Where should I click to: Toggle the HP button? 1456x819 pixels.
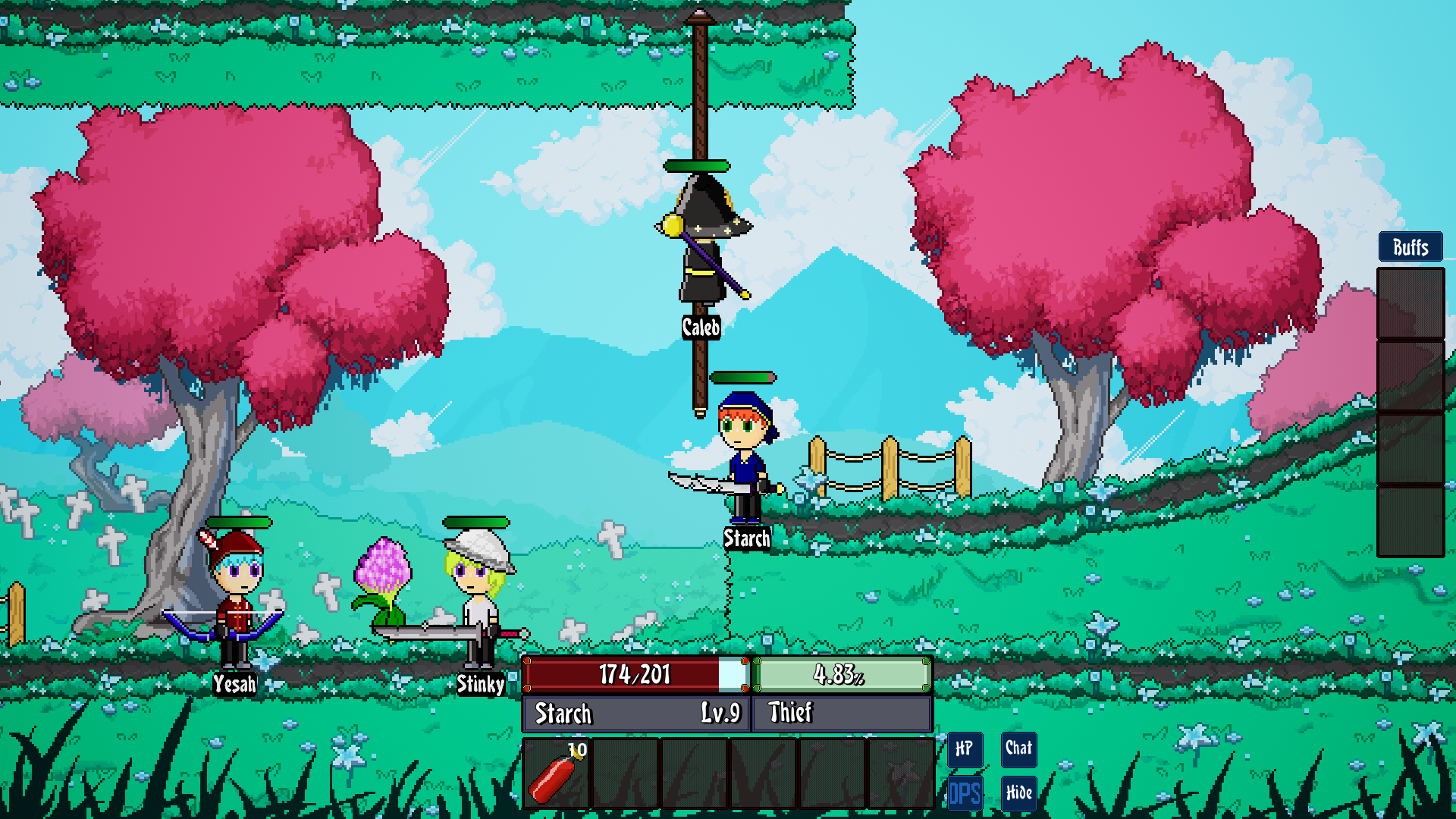pos(965,749)
